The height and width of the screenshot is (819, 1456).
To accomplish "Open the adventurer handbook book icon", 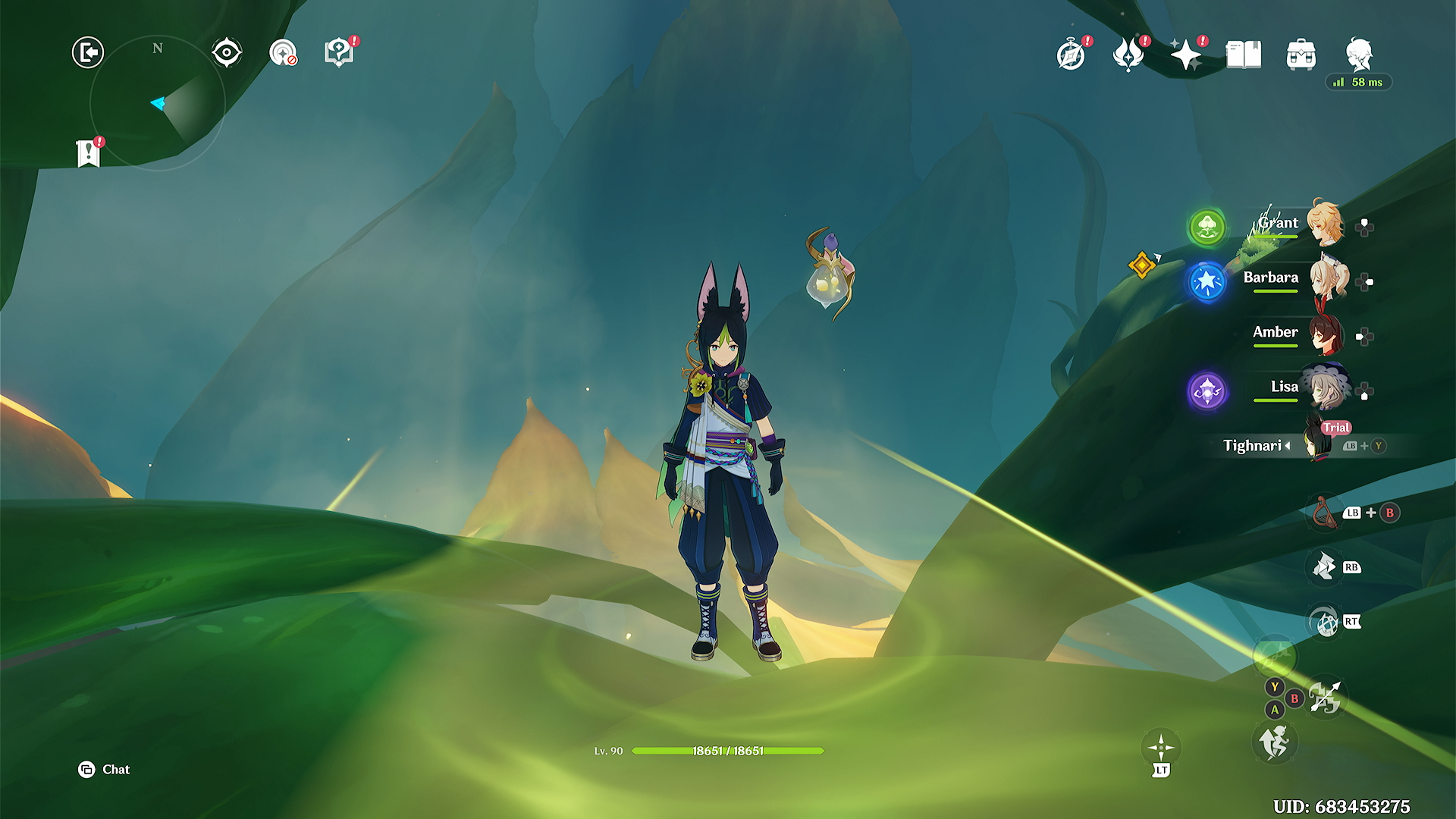I will point(1244,55).
